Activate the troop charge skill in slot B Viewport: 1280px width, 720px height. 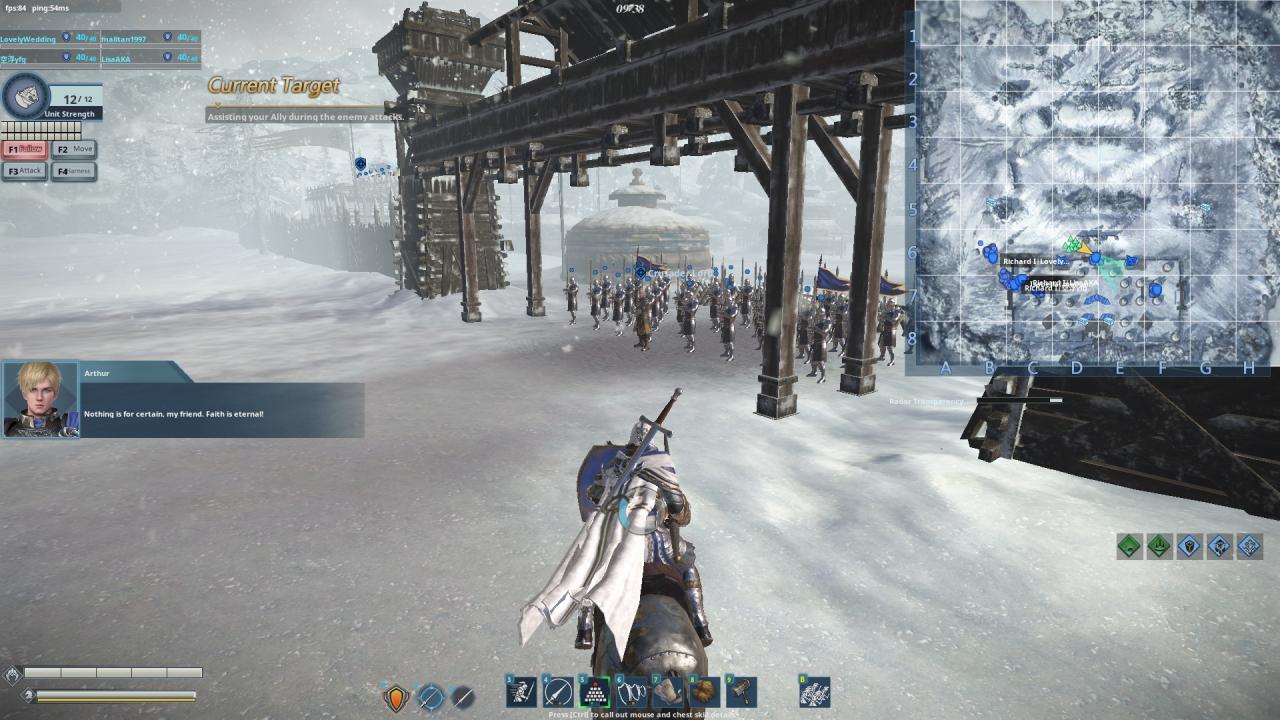coord(815,692)
